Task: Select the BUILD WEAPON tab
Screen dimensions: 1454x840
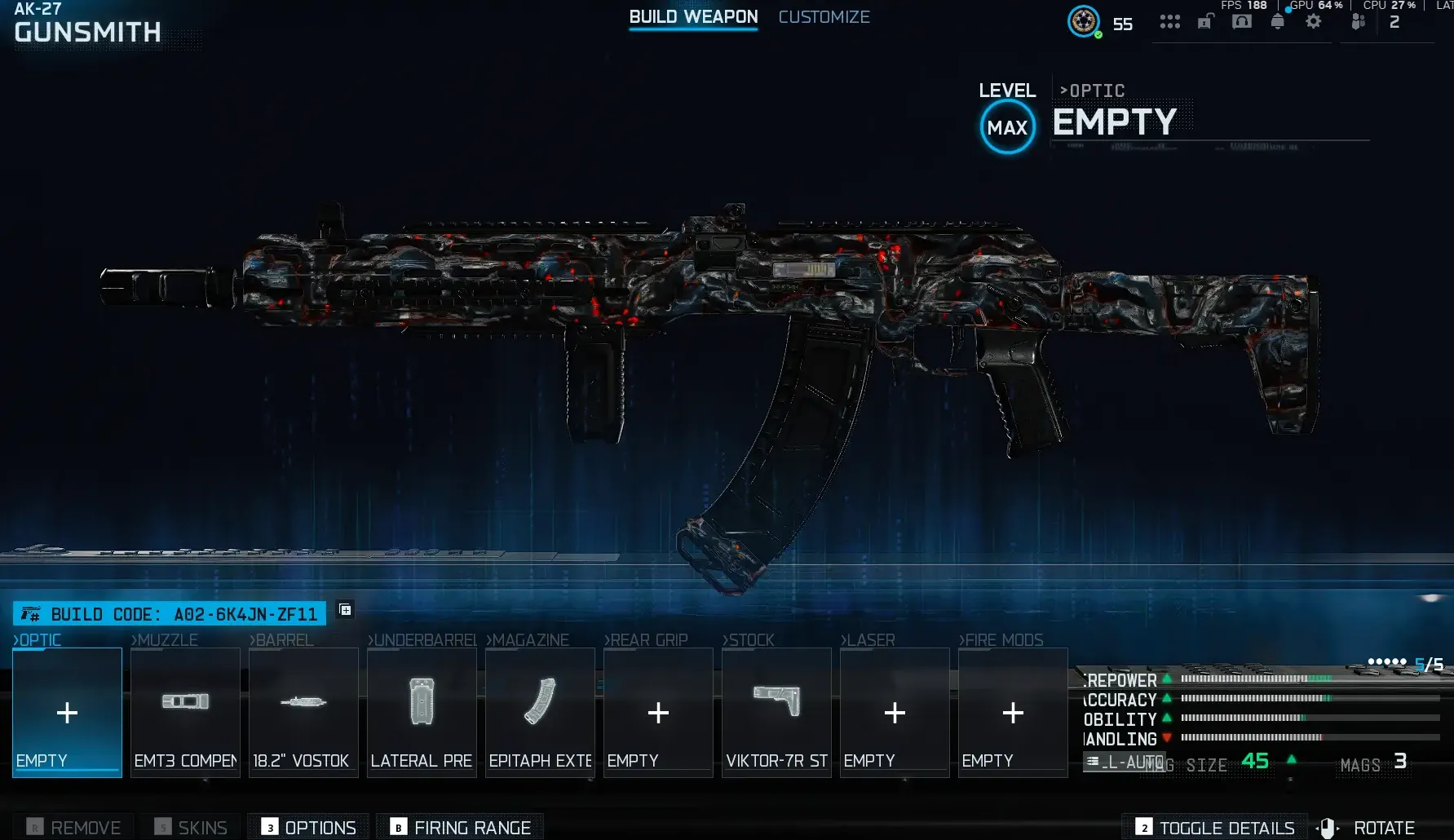Action: click(694, 16)
